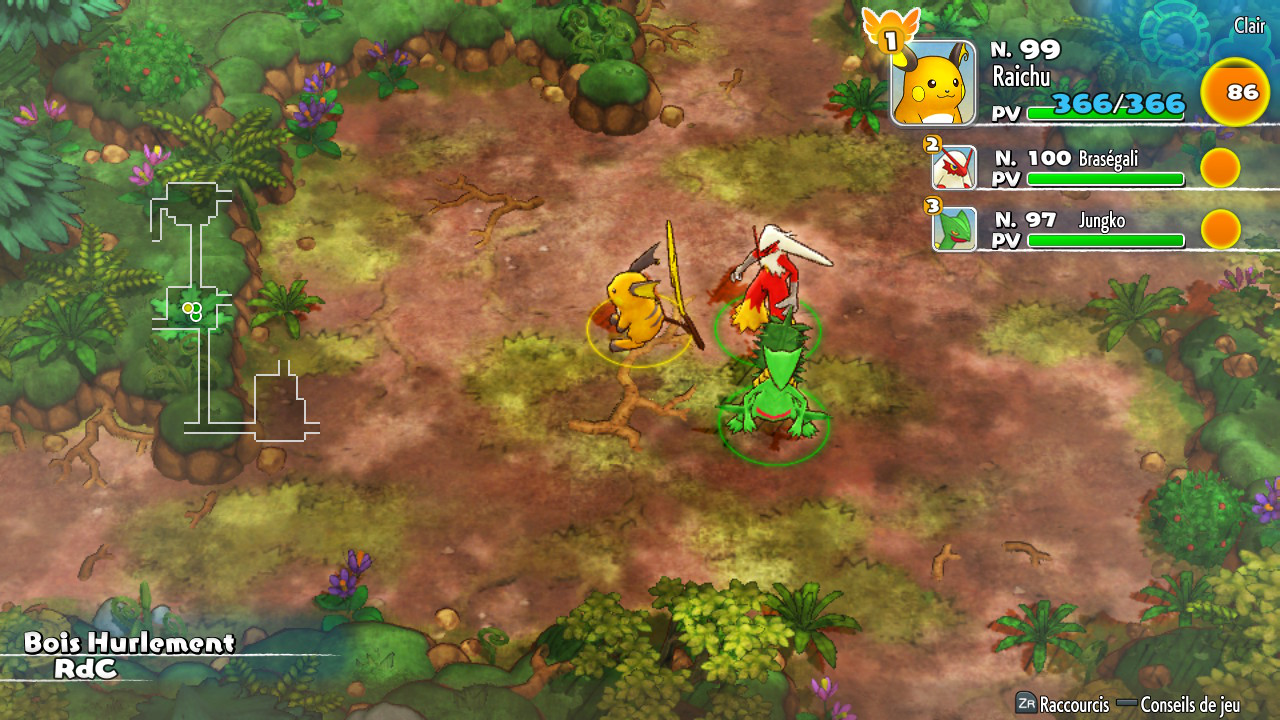Click Braségali's orange belly orb
Image resolution: width=1280 pixels, height=720 pixels.
tap(1220, 168)
